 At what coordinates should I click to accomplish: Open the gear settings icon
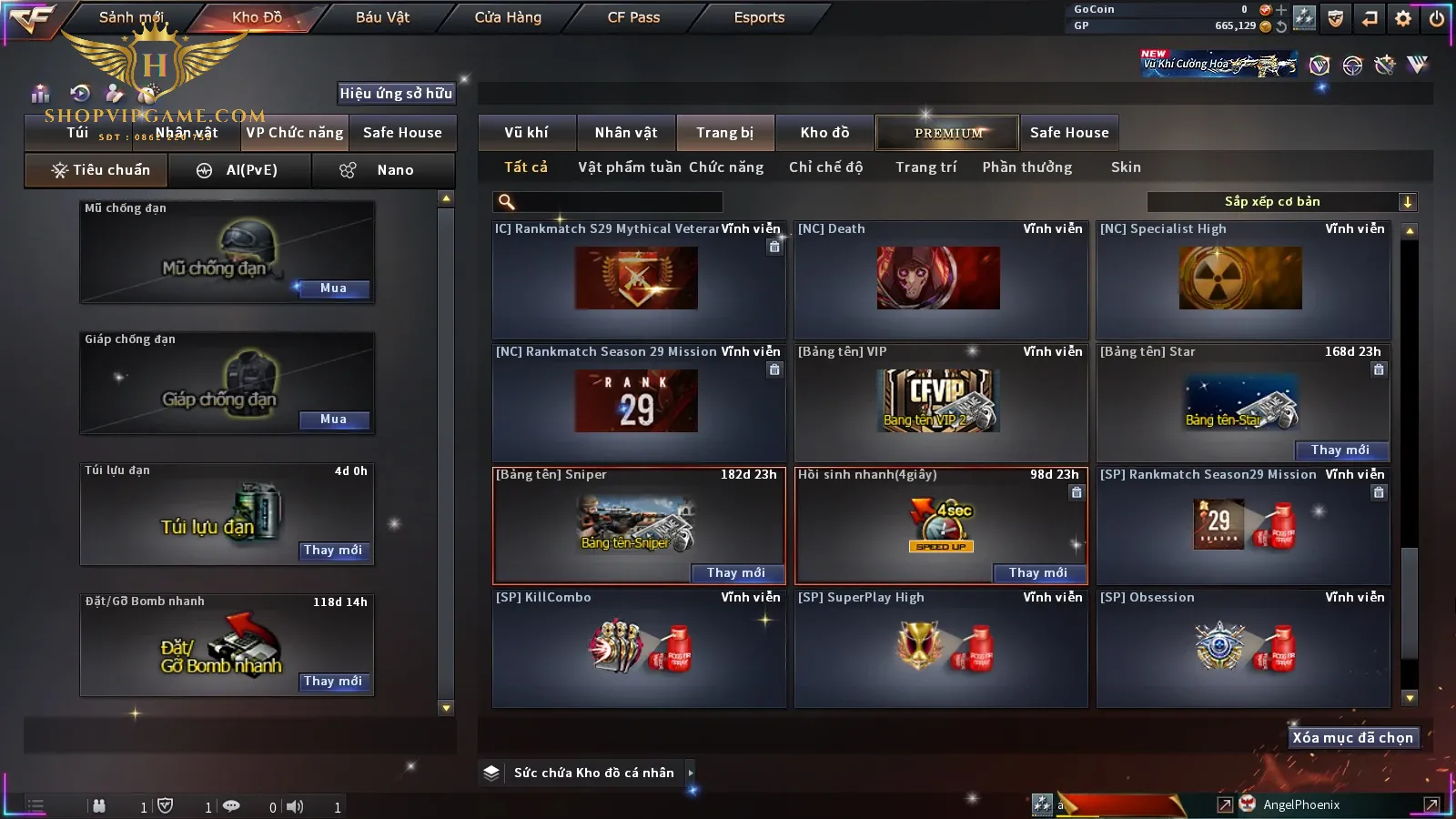click(x=1403, y=18)
